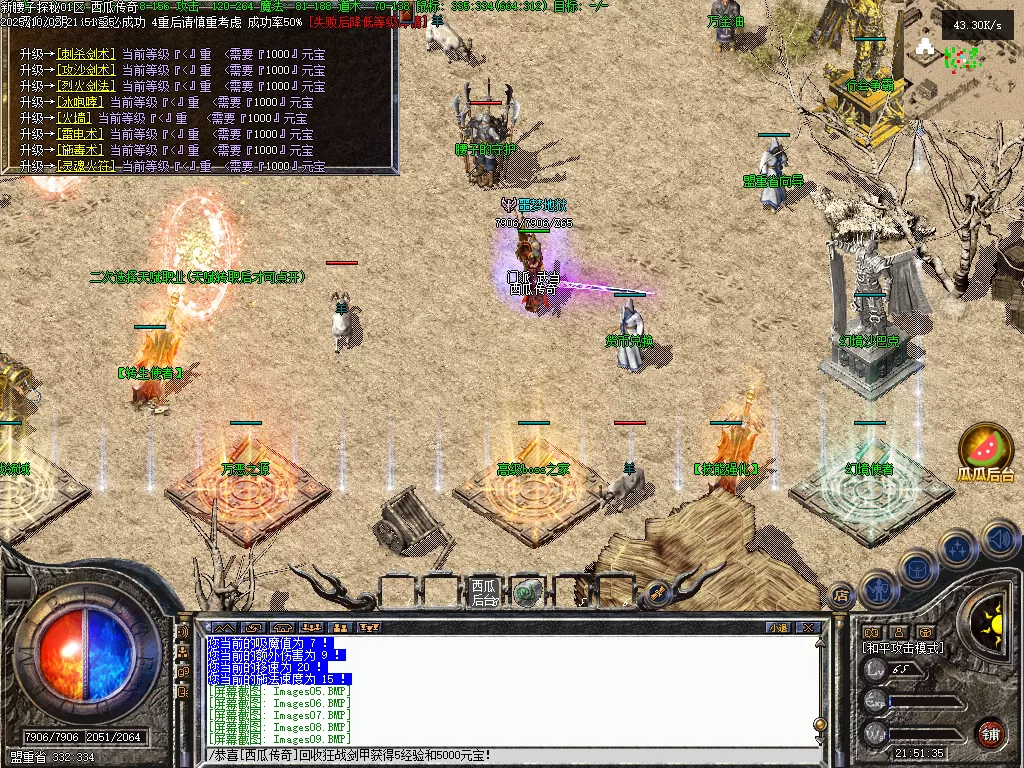Viewport: 1024px width, 768px height.
Task: Open the character figure round button
Action: tap(878, 589)
